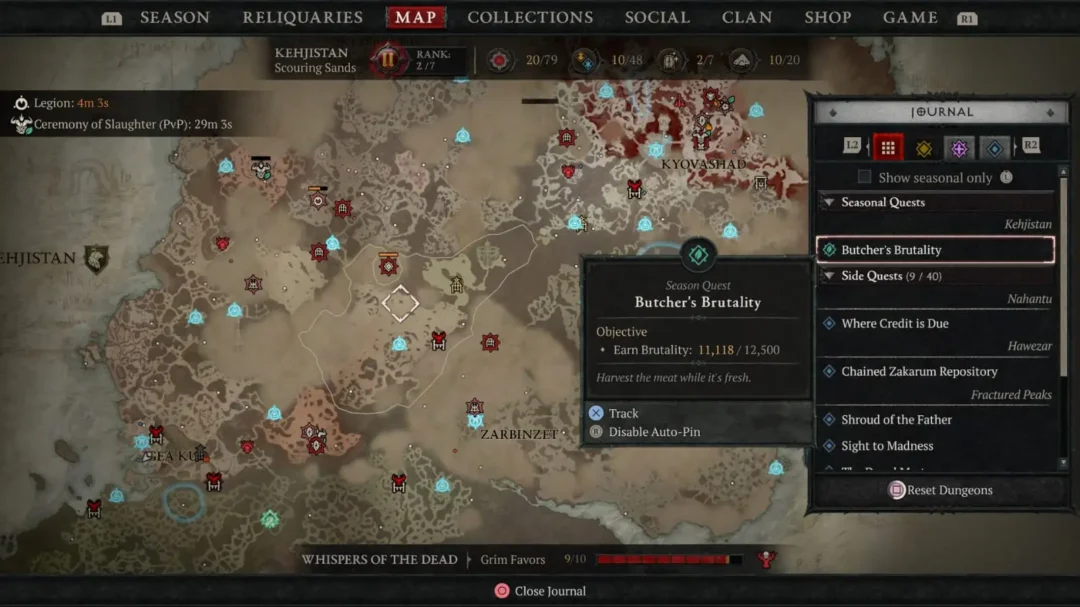
Task: Track the Butcher's Brutality quest
Action: point(622,413)
